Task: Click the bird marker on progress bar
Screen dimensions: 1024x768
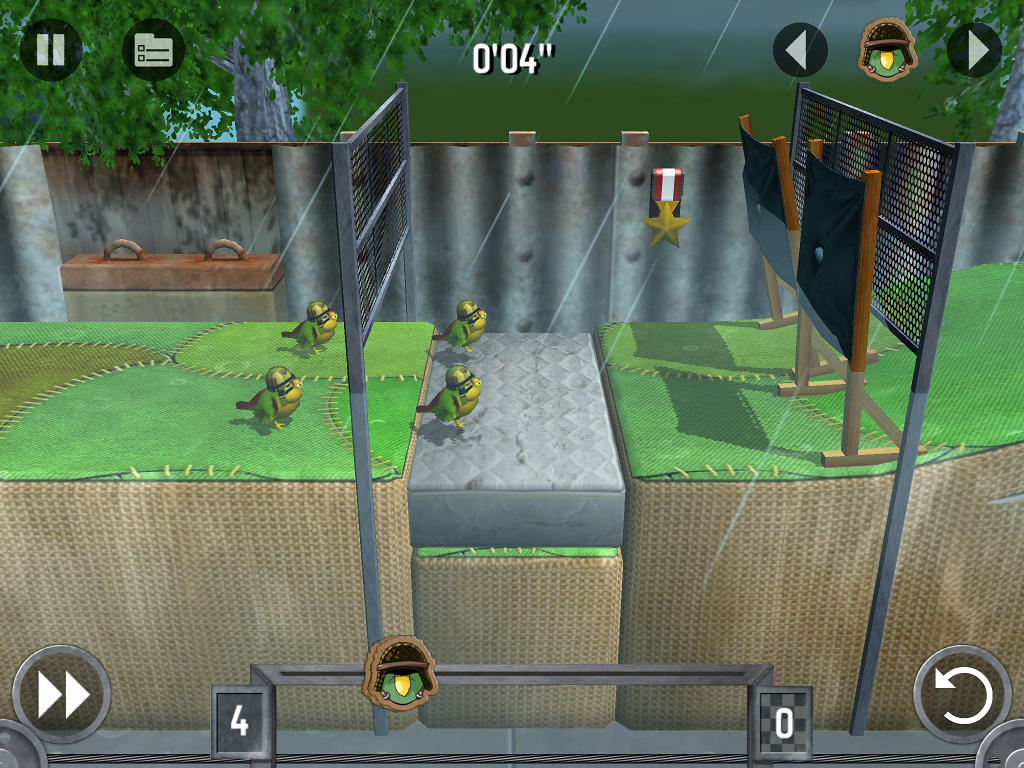Action: click(x=401, y=668)
